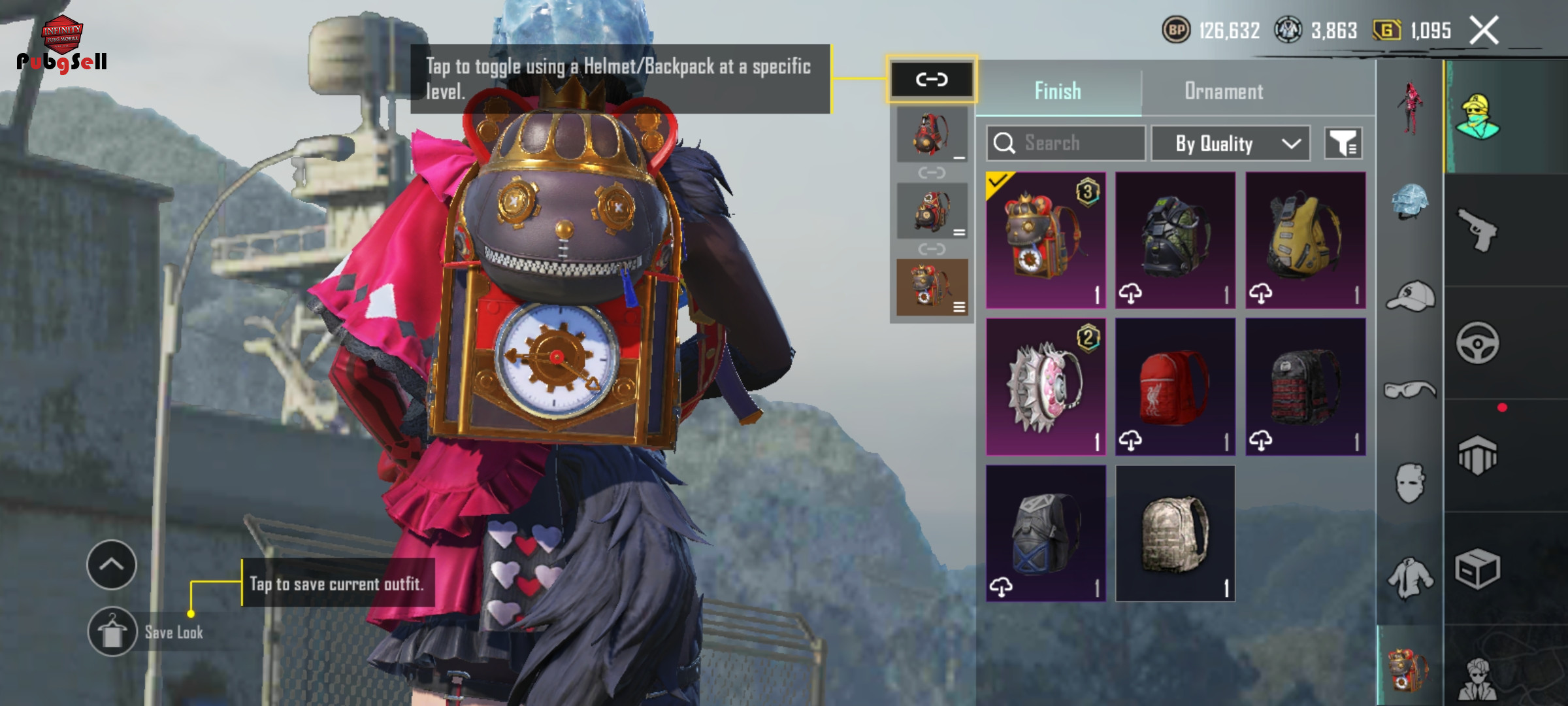Choose the green-black tactical backpack

click(x=1175, y=240)
